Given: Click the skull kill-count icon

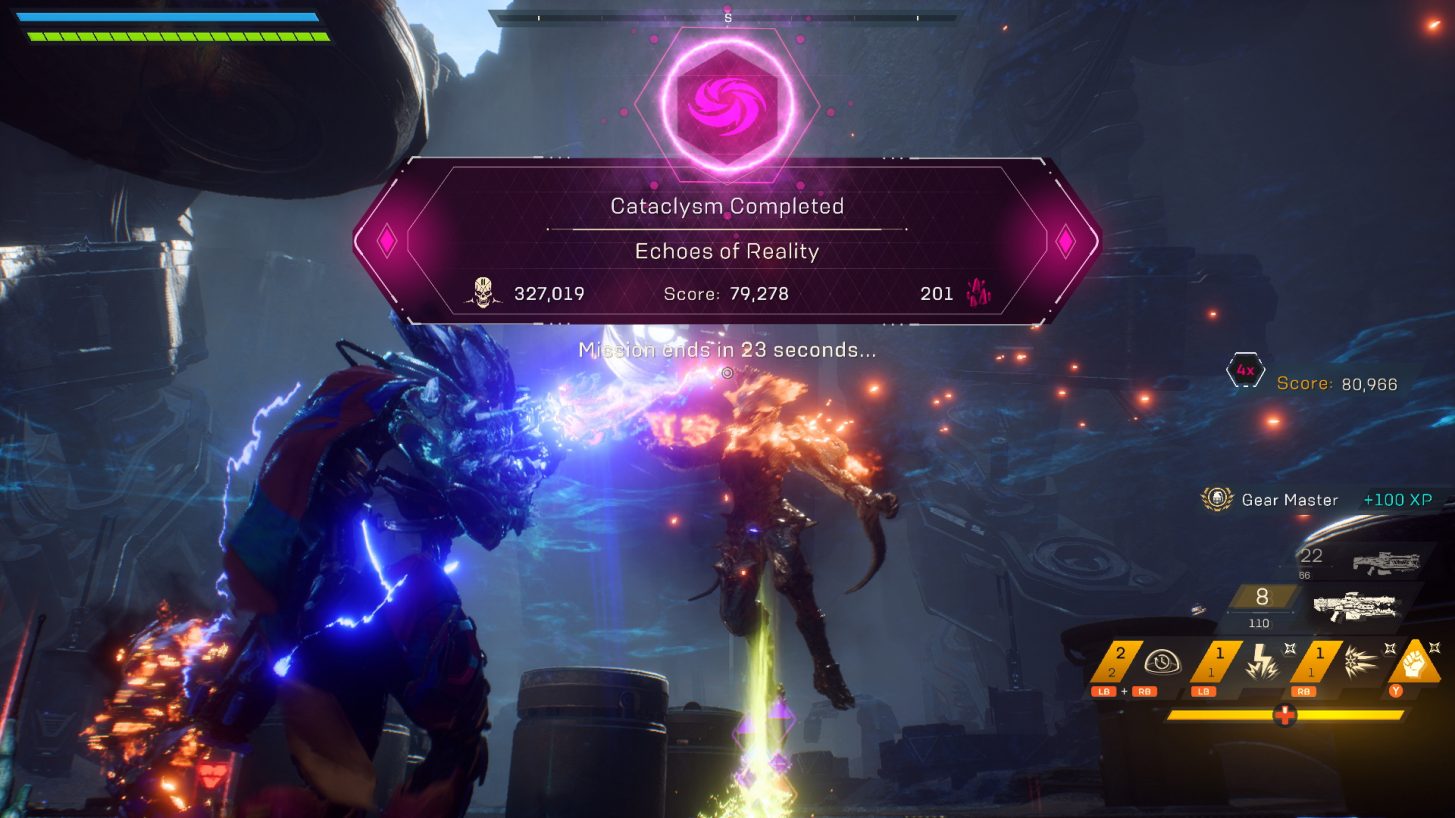Looking at the screenshot, I should pos(484,293).
